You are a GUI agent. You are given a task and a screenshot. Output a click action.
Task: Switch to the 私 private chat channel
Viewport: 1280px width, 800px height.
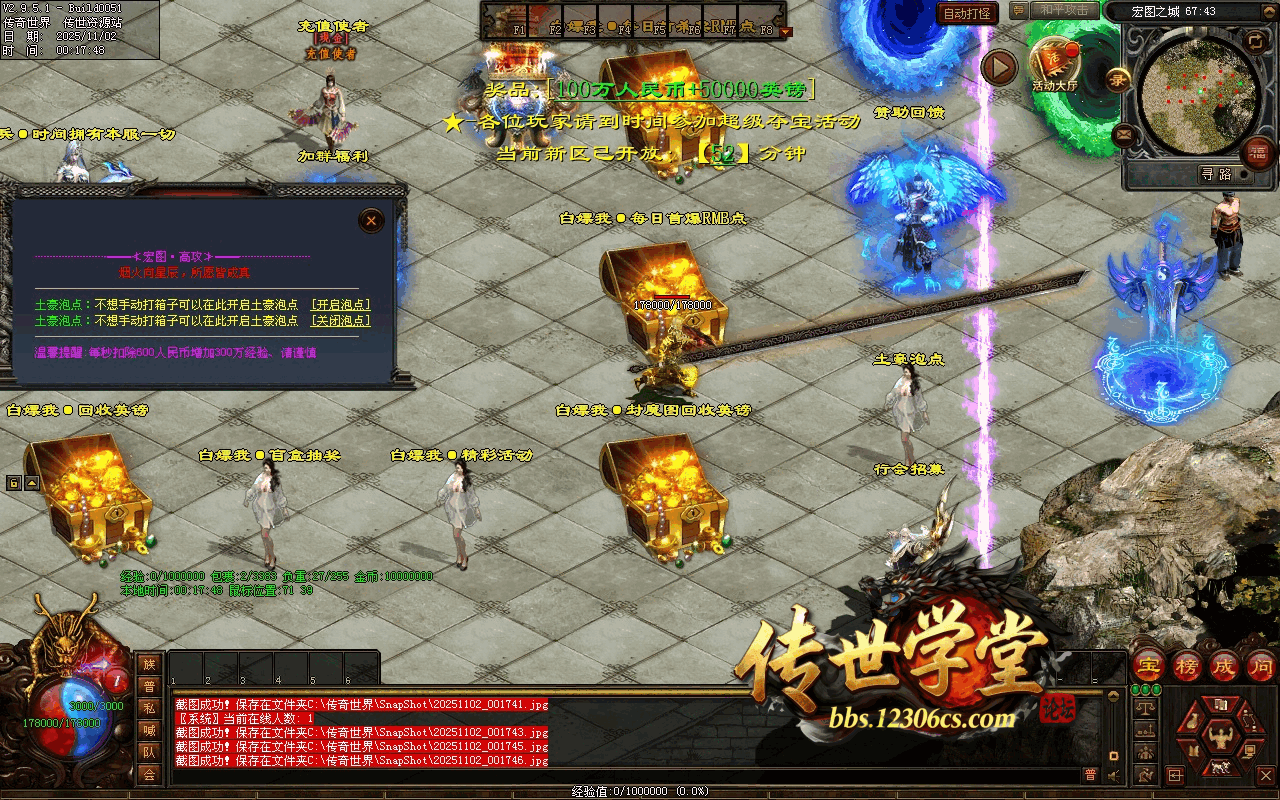(149, 708)
